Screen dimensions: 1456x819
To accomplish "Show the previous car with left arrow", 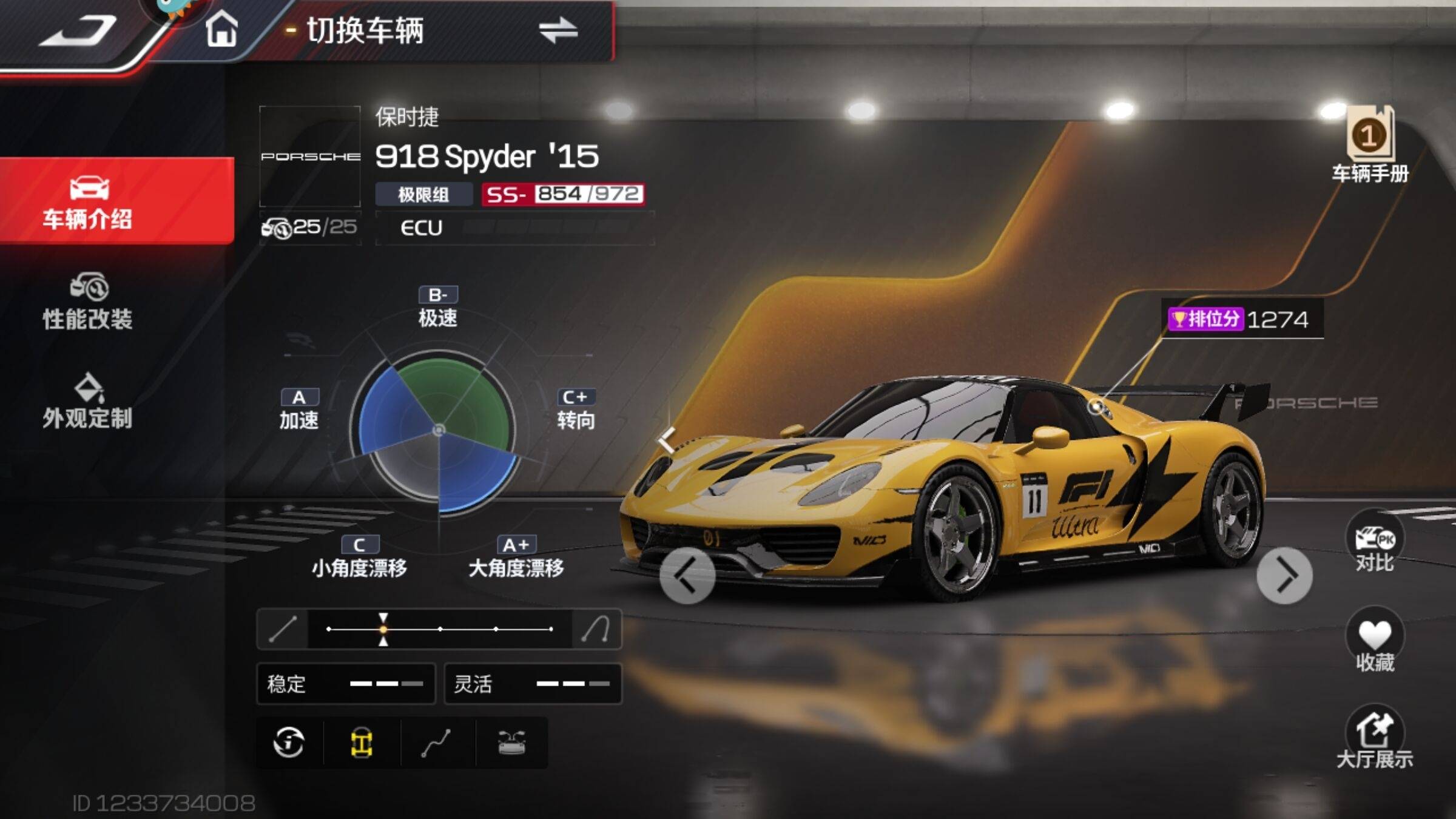I will click(687, 576).
